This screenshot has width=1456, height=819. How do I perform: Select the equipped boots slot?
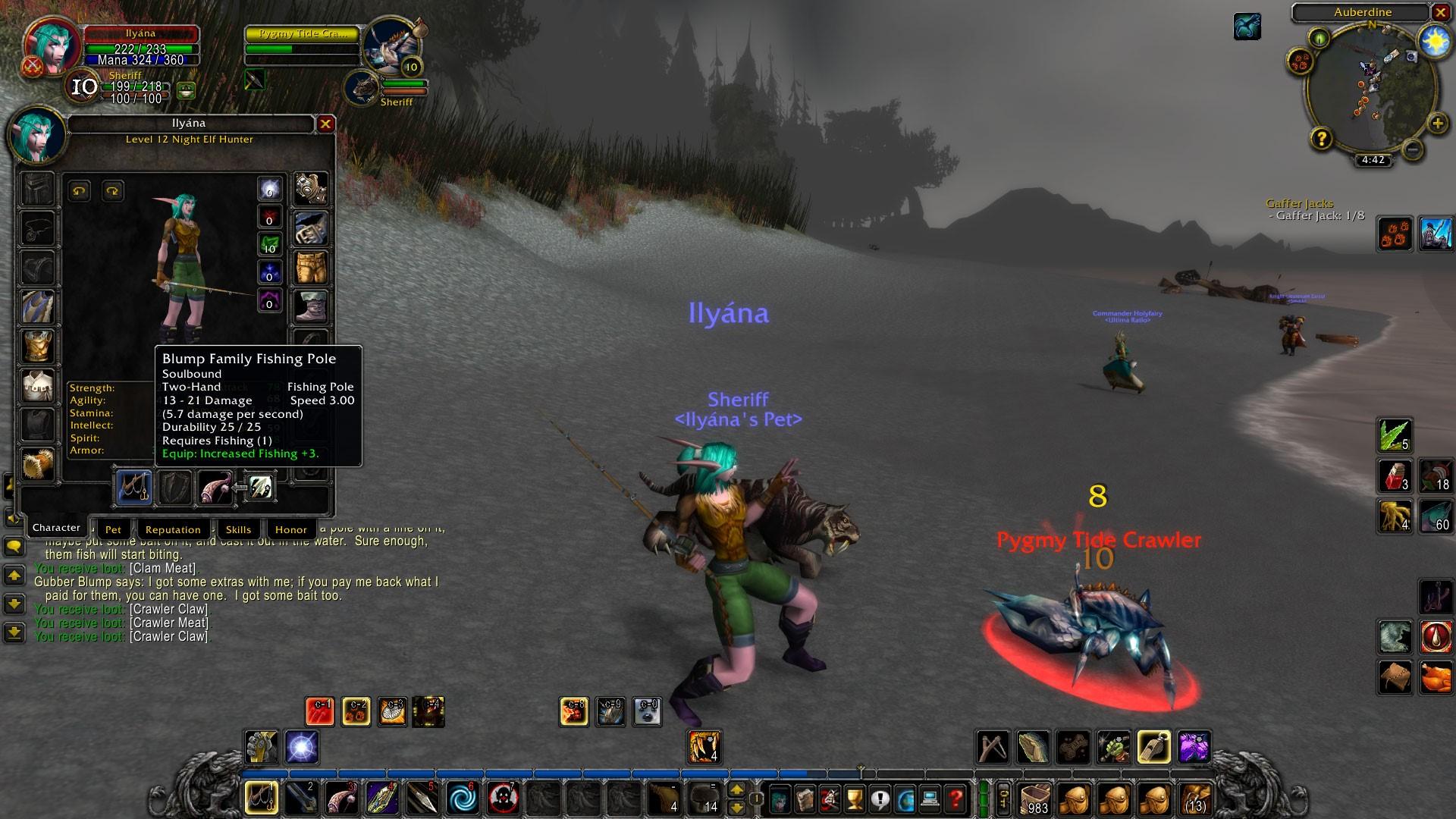311,306
